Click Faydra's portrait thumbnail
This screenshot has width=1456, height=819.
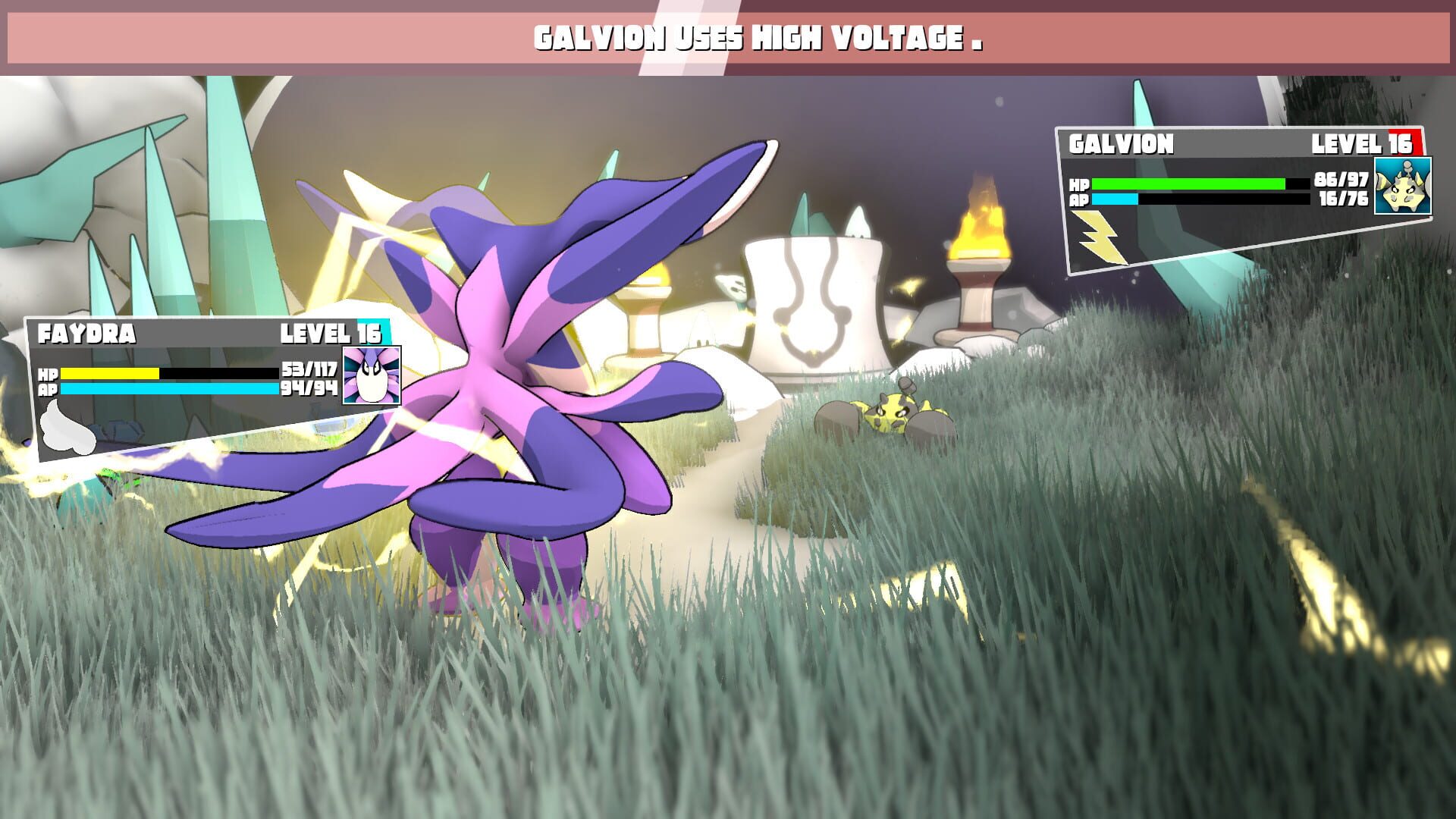coord(372,375)
